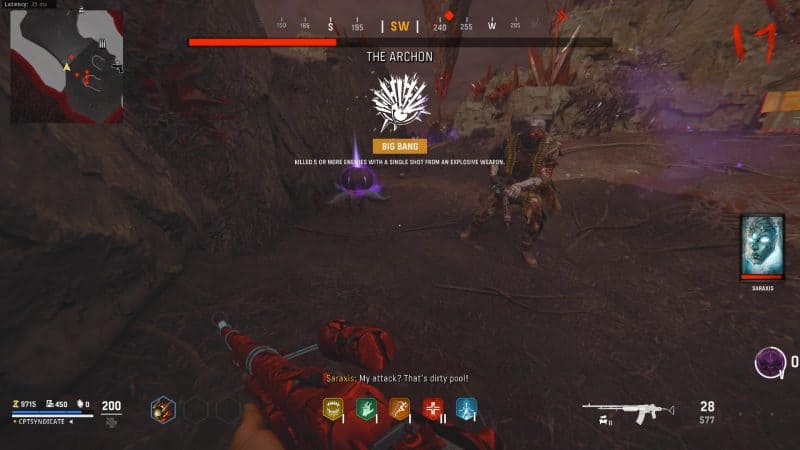The height and width of the screenshot is (450, 800).
Task: Select the yellow jaws perk icon
Action: click(333, 408)
